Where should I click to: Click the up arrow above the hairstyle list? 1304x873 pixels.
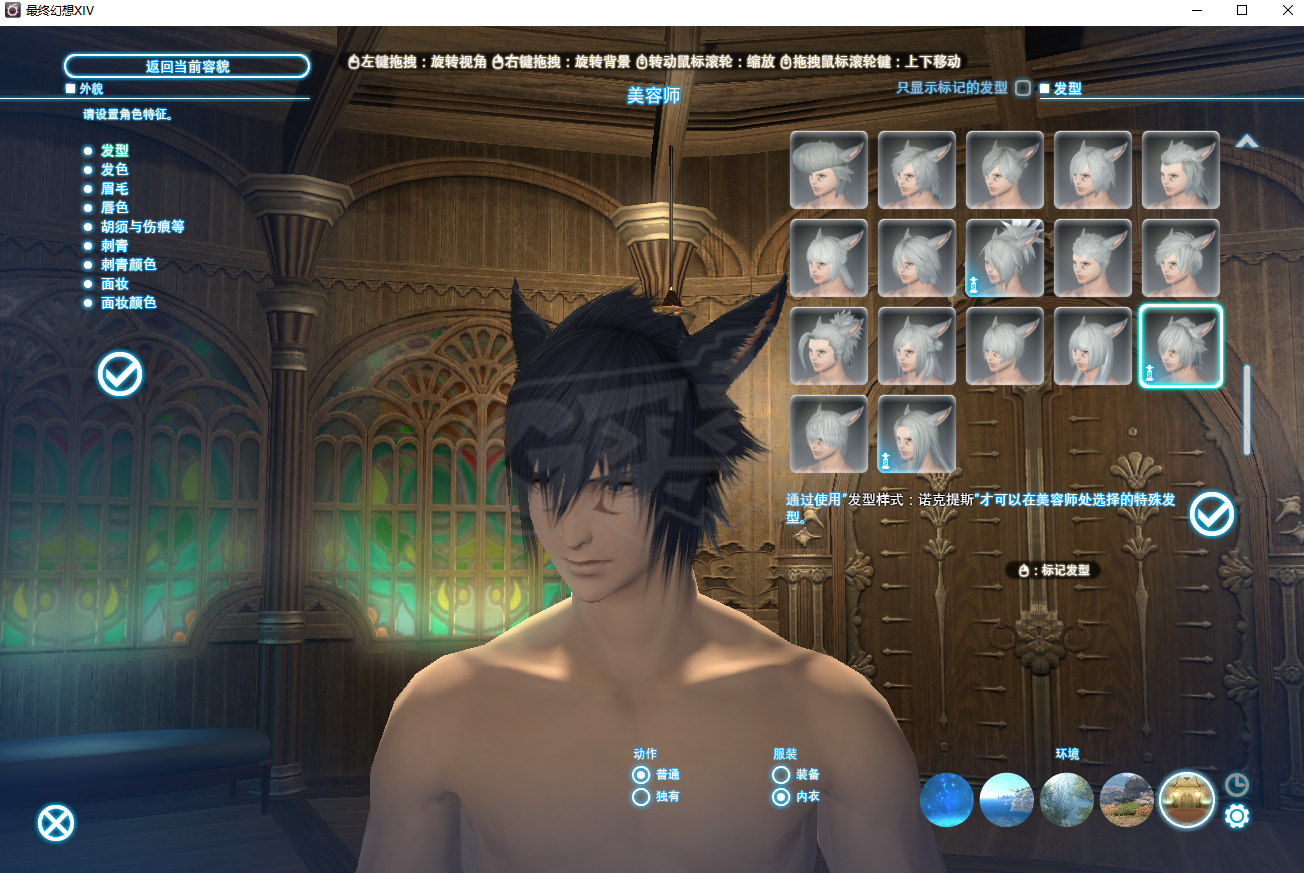pyautogui.click(x=1246, y=142)
